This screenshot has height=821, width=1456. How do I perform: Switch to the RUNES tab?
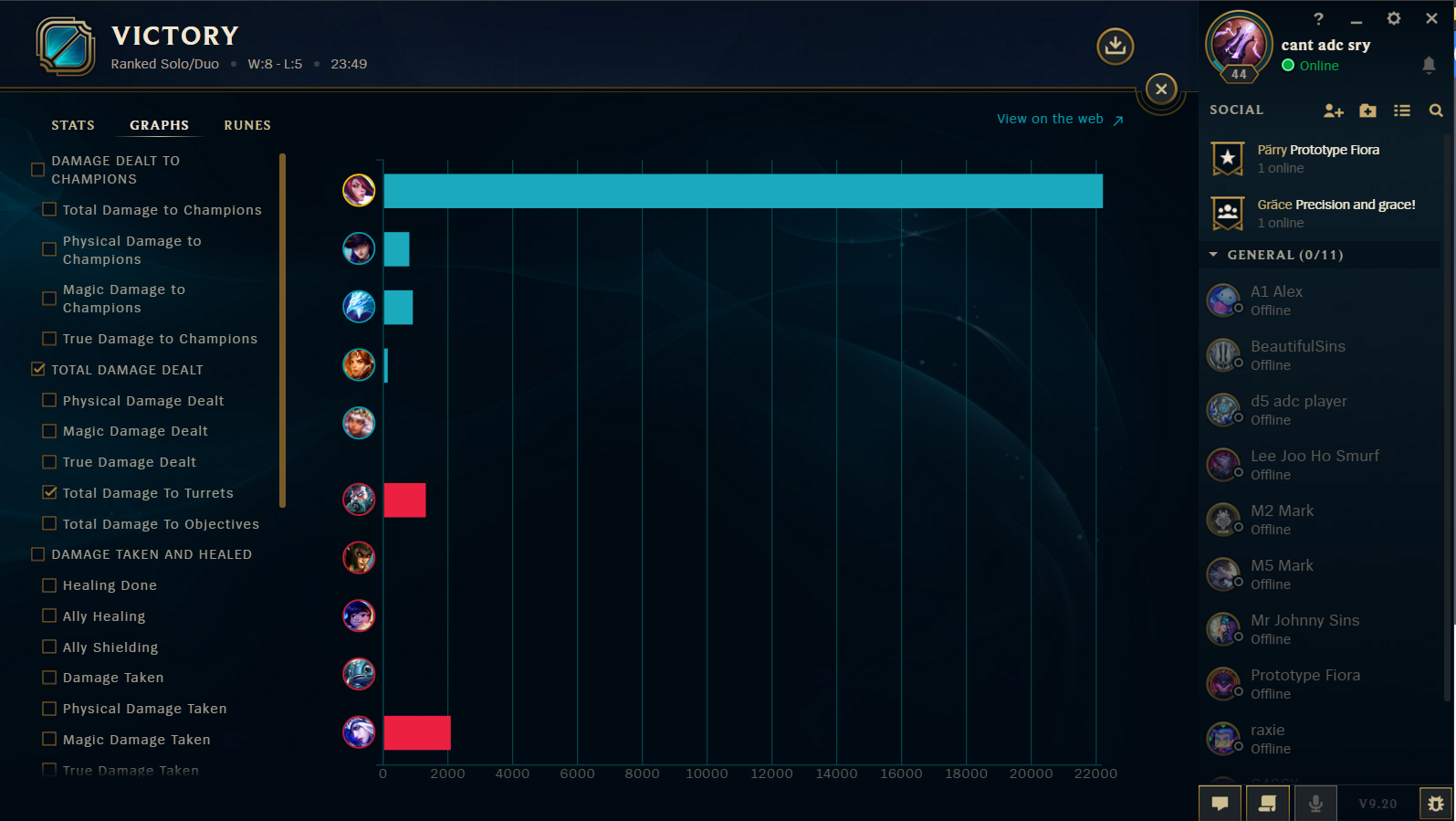[x=246, y=125]
